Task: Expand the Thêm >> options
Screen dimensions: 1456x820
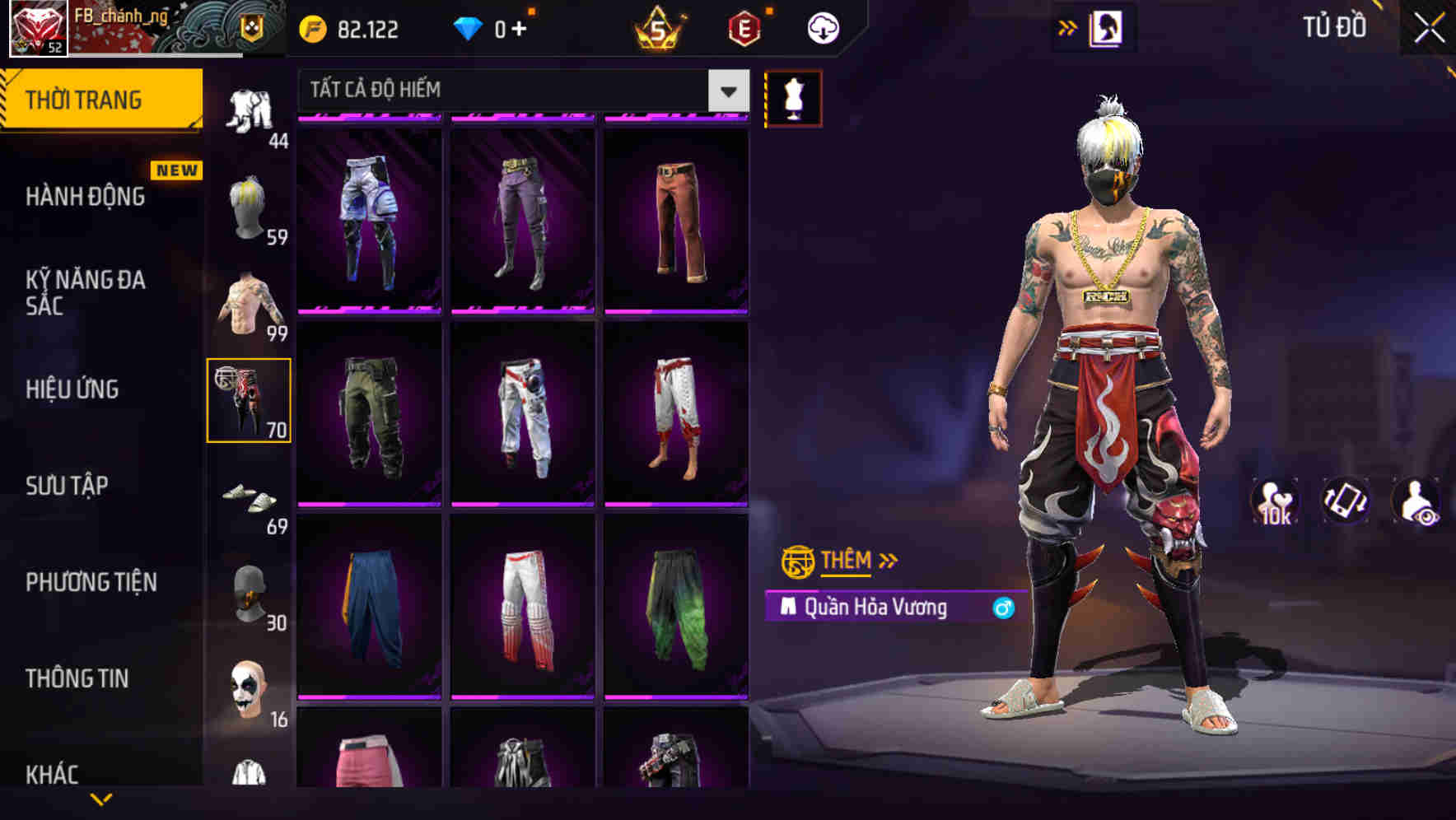Action: pyautogui.click(x=838, y=561)
